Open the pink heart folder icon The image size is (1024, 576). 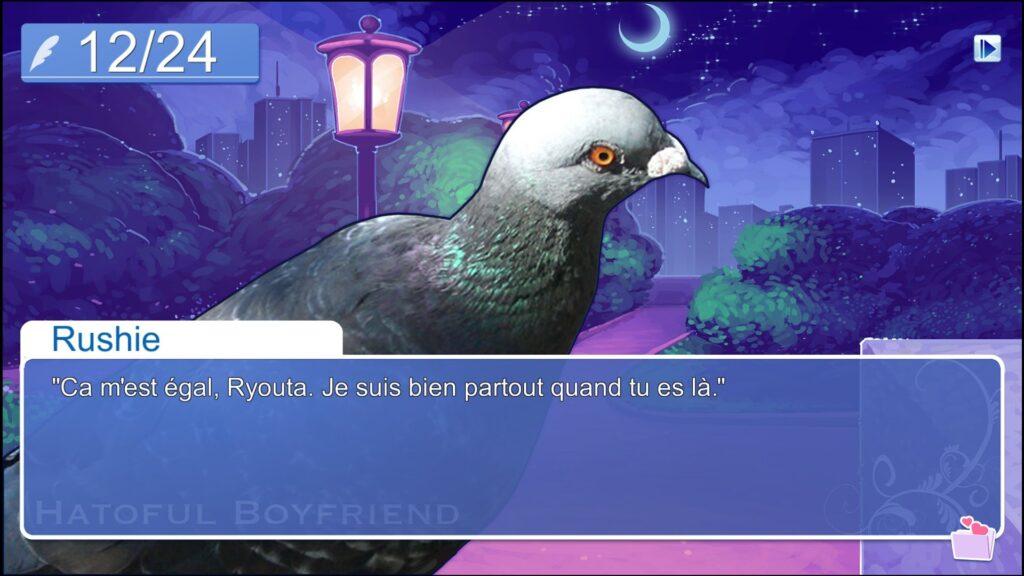click(971, 540)
